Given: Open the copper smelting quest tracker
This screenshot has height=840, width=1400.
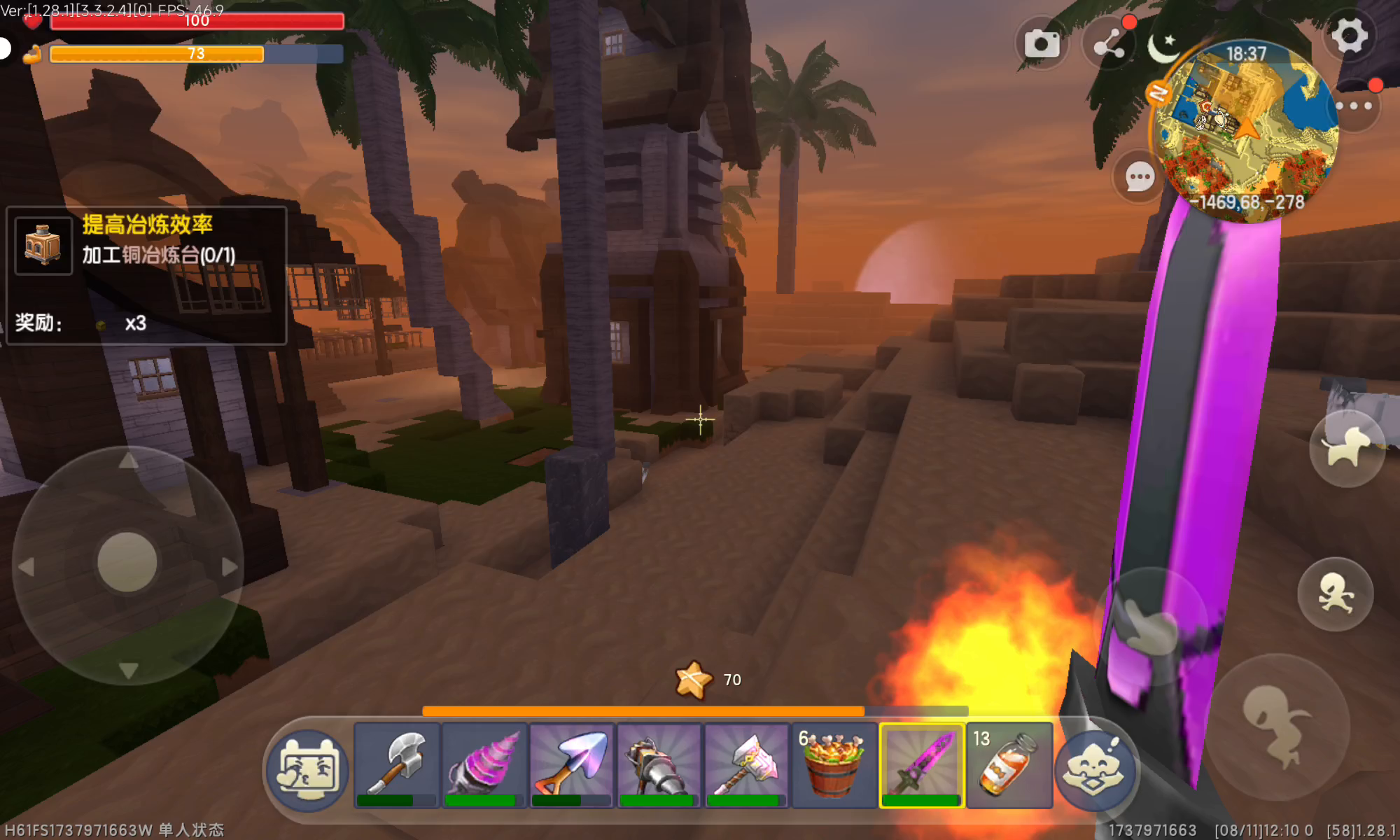Looking at the screenshot, I should tap(146, 274).
